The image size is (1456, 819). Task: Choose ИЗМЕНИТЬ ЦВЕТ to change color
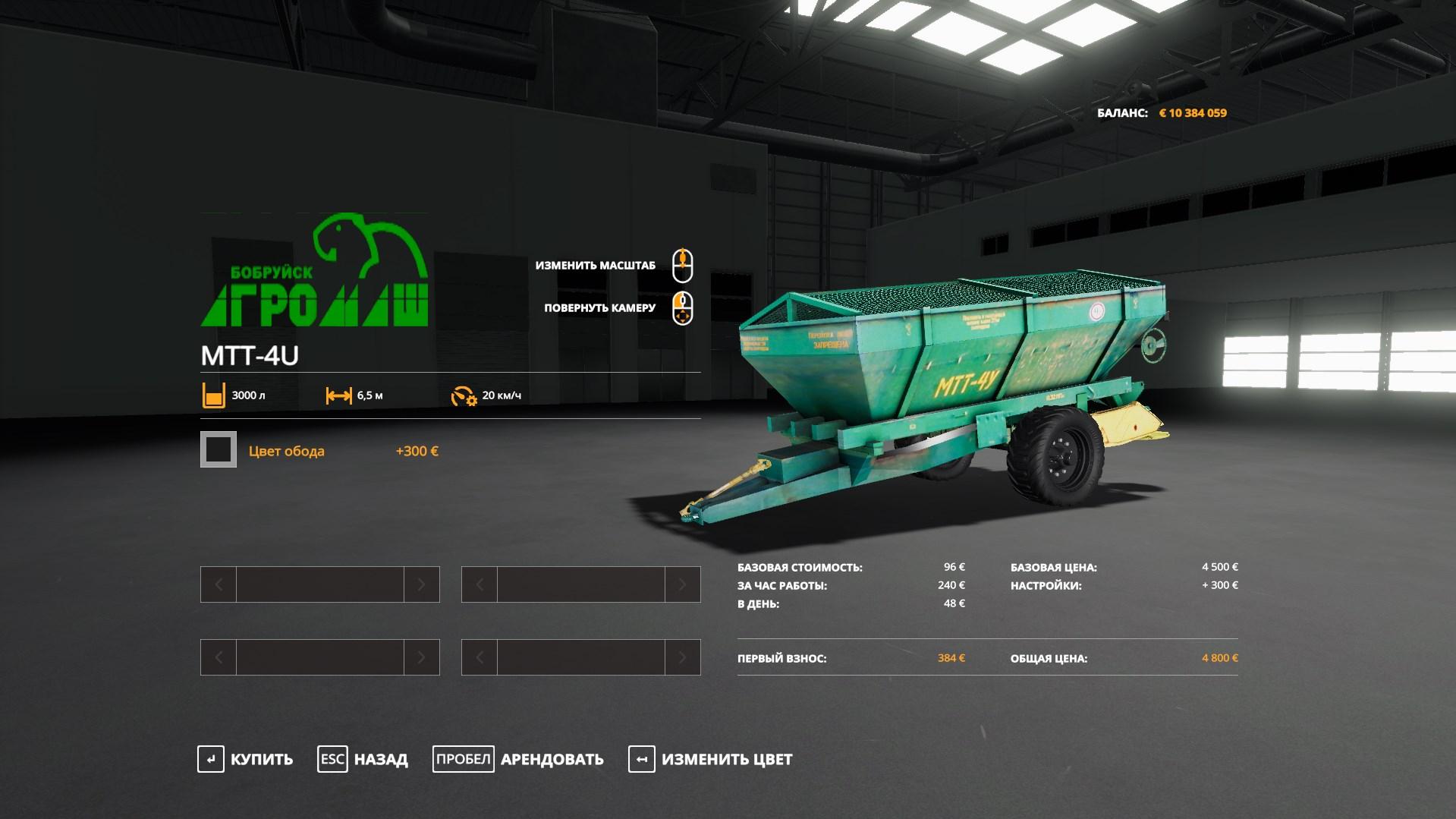coord(711,759)
